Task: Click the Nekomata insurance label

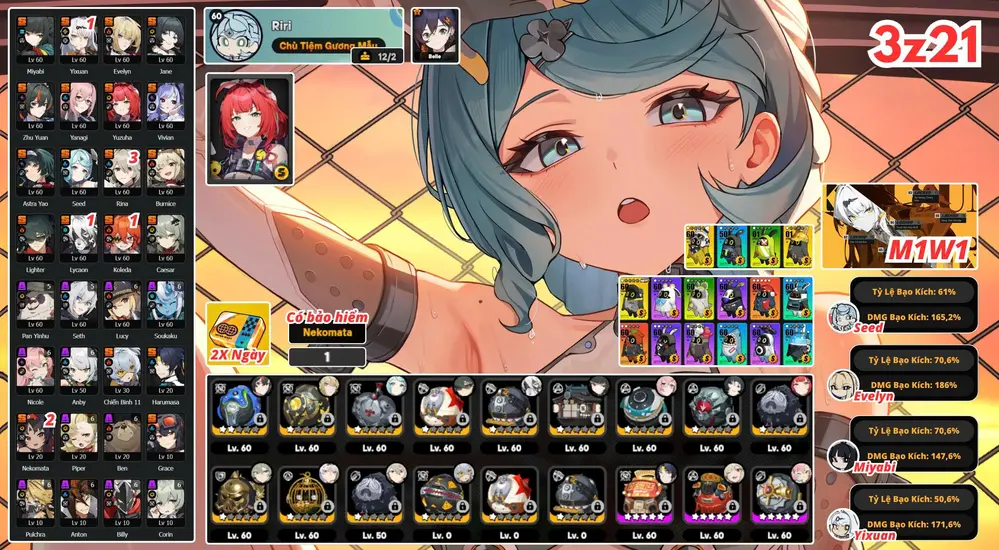Action: click(326, 333)
